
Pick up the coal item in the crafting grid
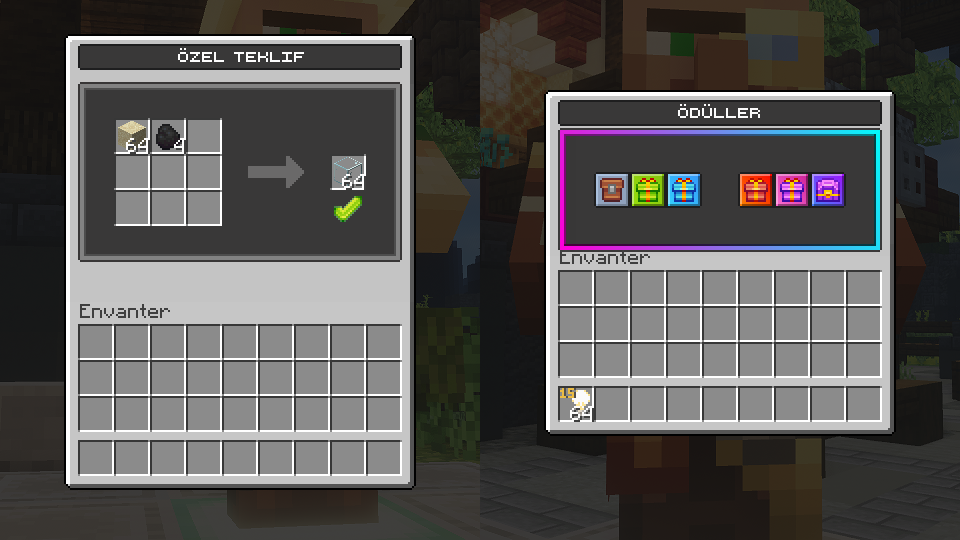(x=168, y=136)
